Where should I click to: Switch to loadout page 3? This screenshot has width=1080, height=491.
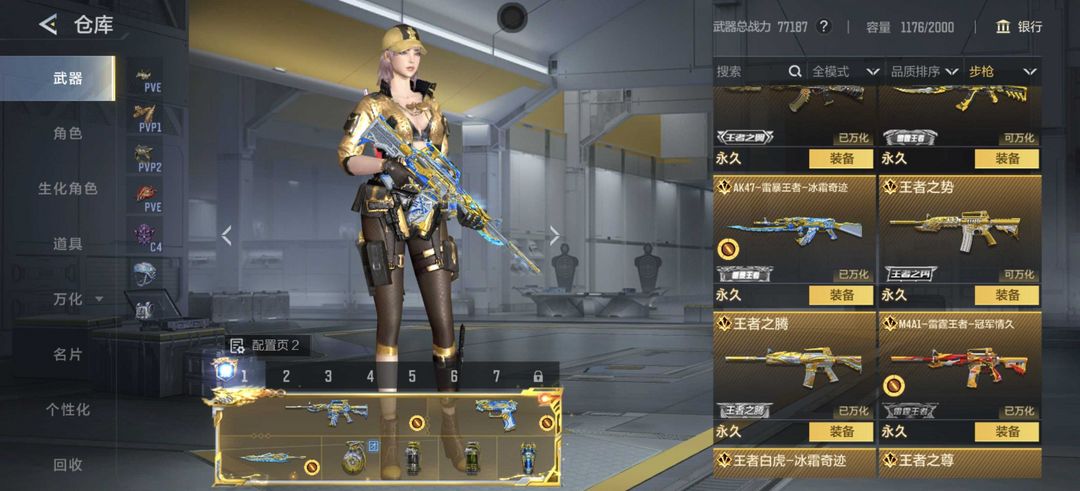[x=328, y=376]
